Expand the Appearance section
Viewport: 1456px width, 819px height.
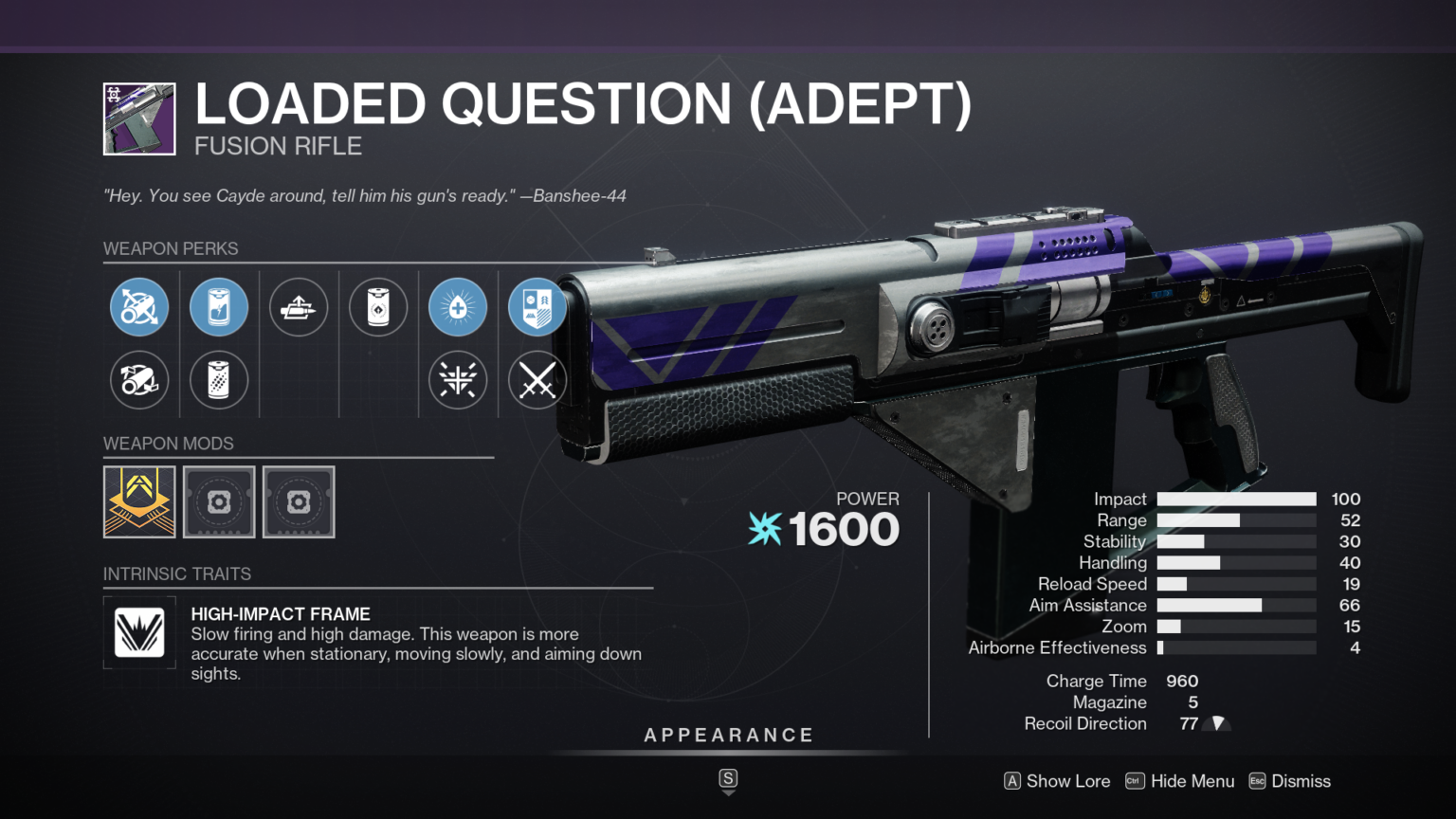pos(728,734)
